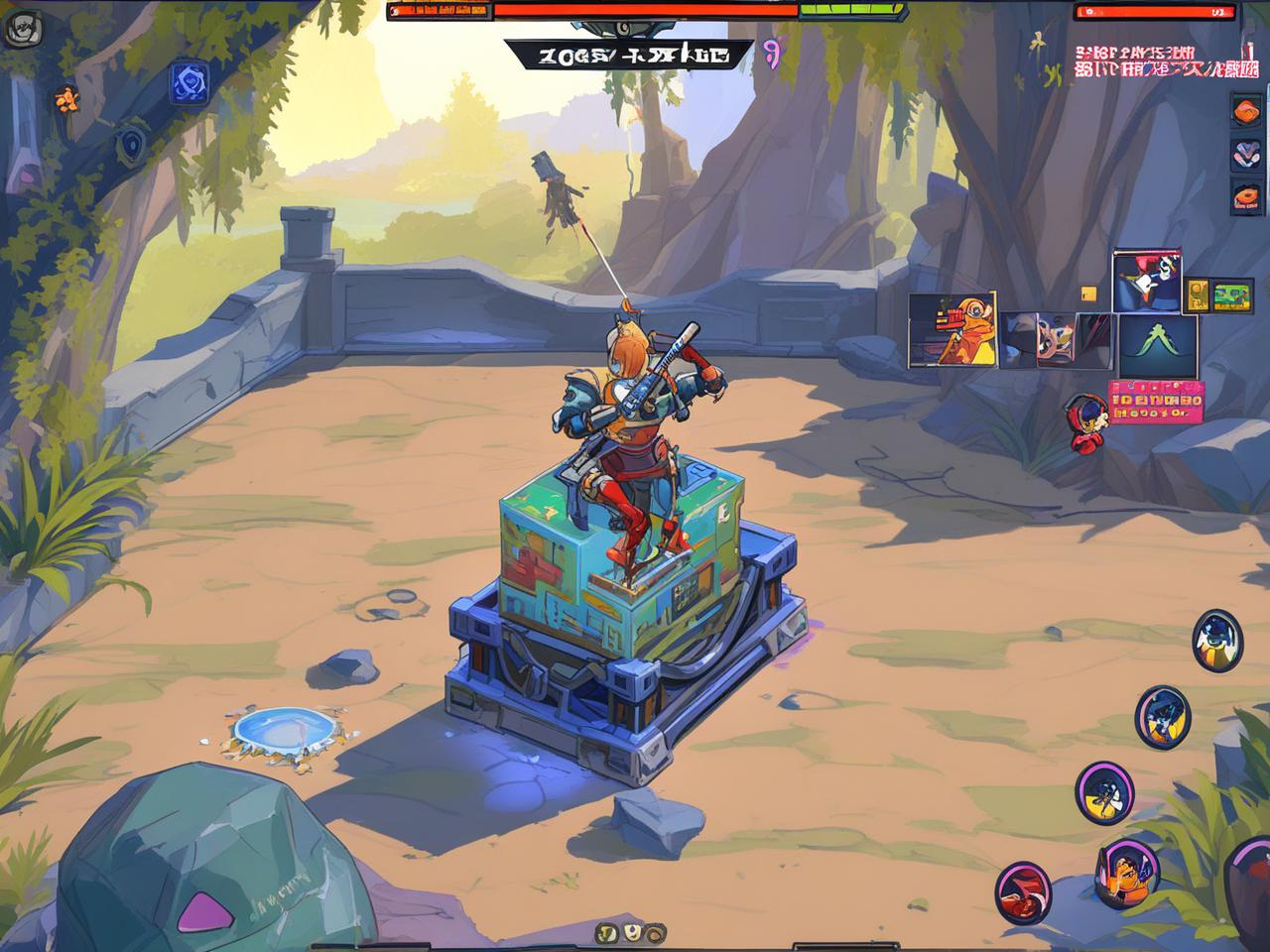1270x952 pixels.
Task: Open the orange ring side-panel icon
Action: (1246, 195)
